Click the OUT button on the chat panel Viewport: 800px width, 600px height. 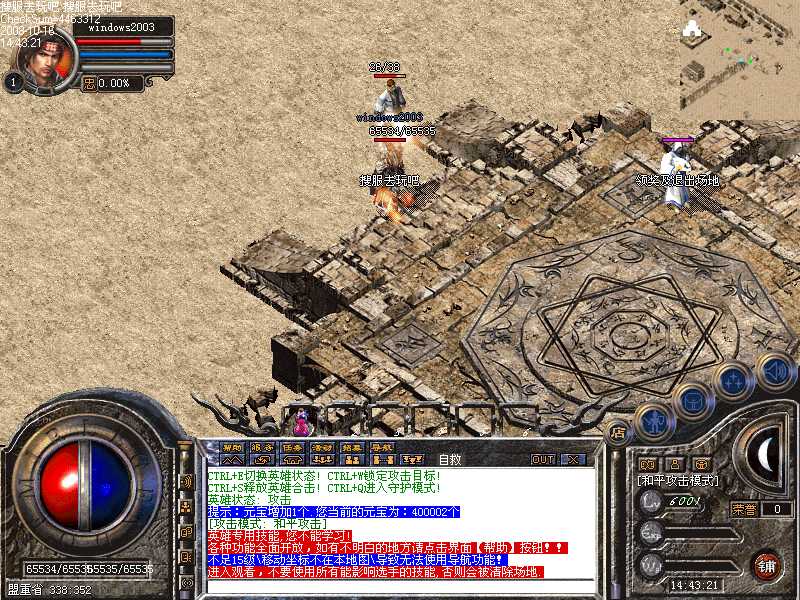(x=543, y=459)
